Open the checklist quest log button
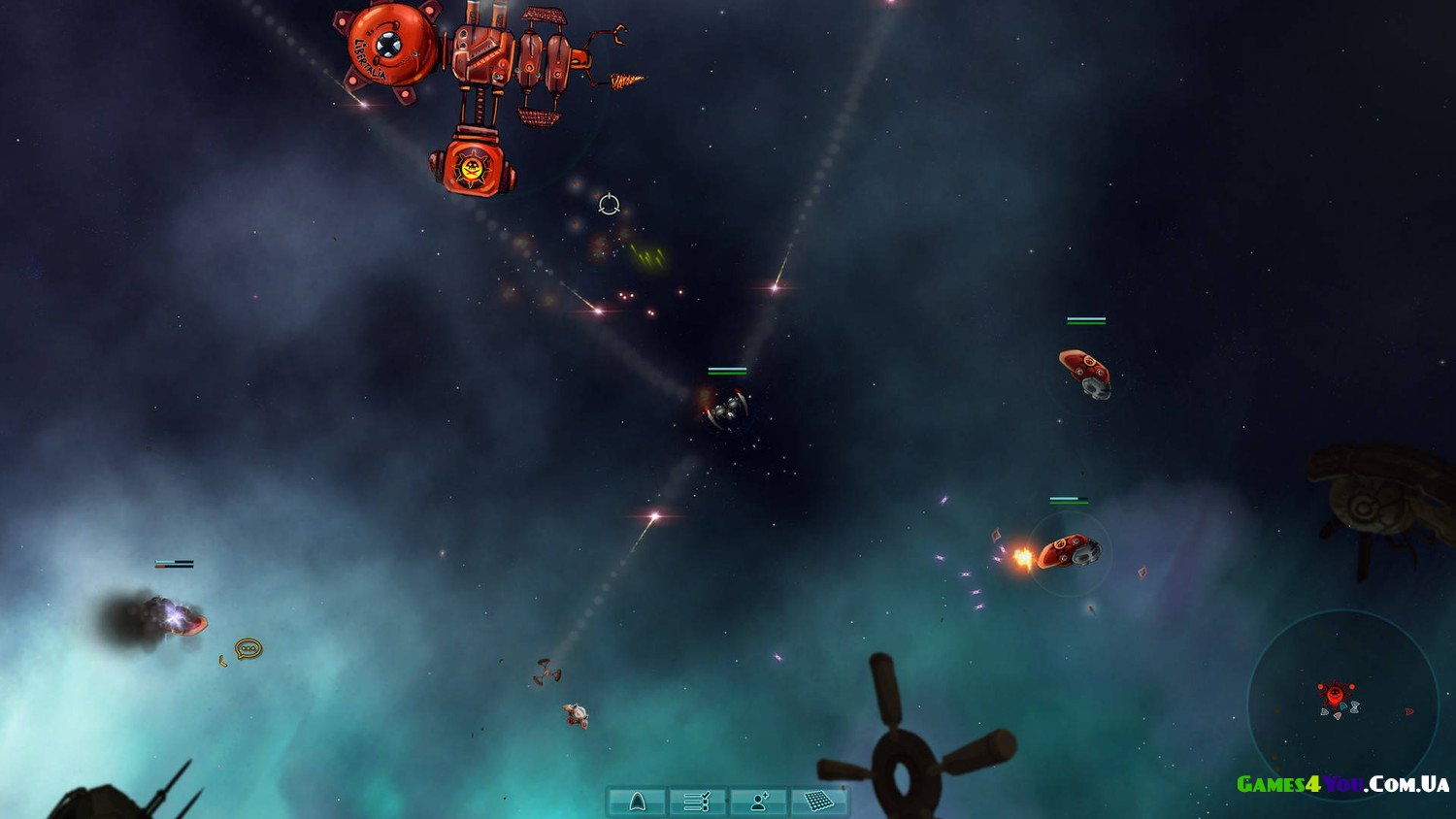Screen dimensions: 1456x819 click(x=698, y=802)
